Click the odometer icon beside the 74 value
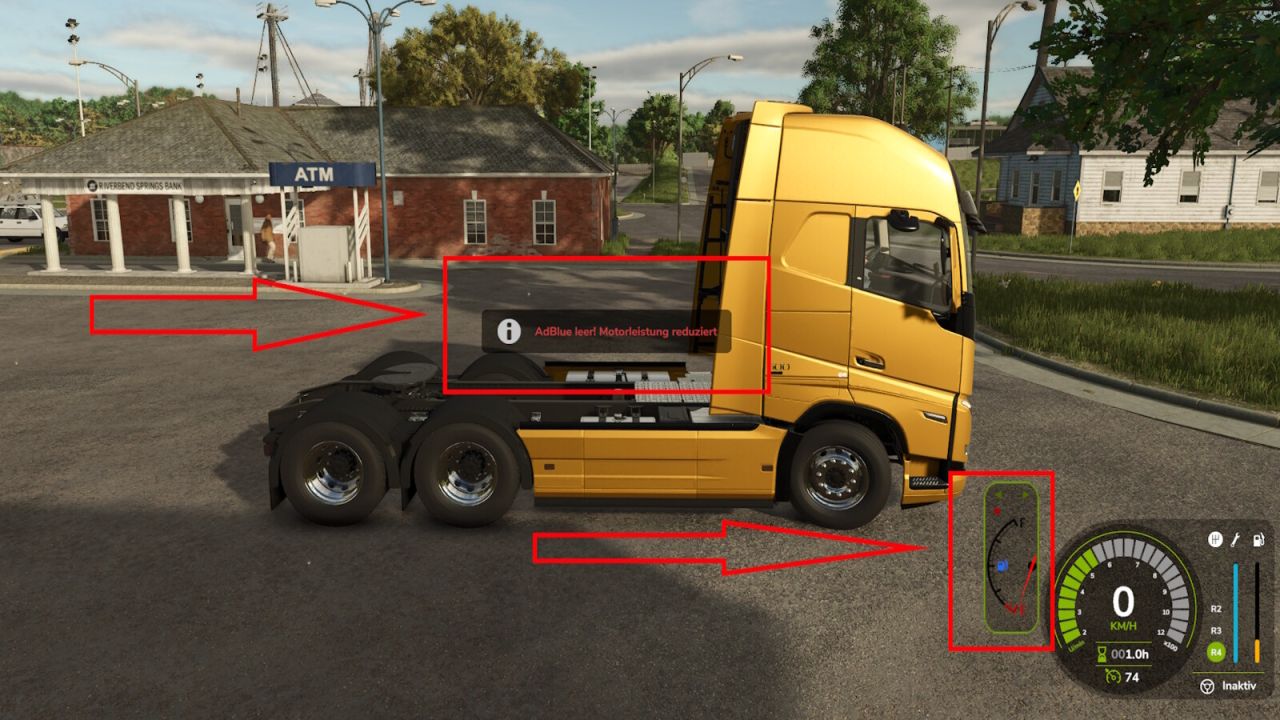The image size is (1280, 720). click(x=1114, y=677)
